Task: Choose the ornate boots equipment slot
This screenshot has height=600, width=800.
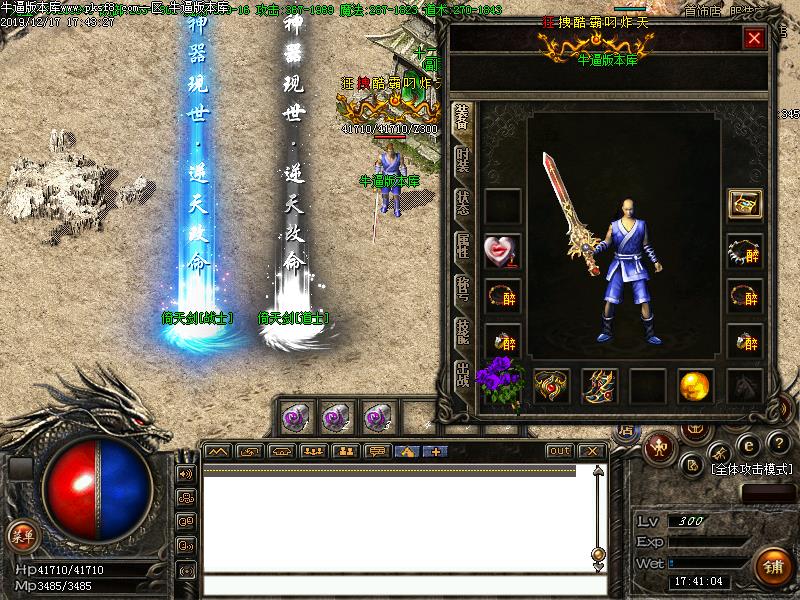Action: tap(599, 385)
